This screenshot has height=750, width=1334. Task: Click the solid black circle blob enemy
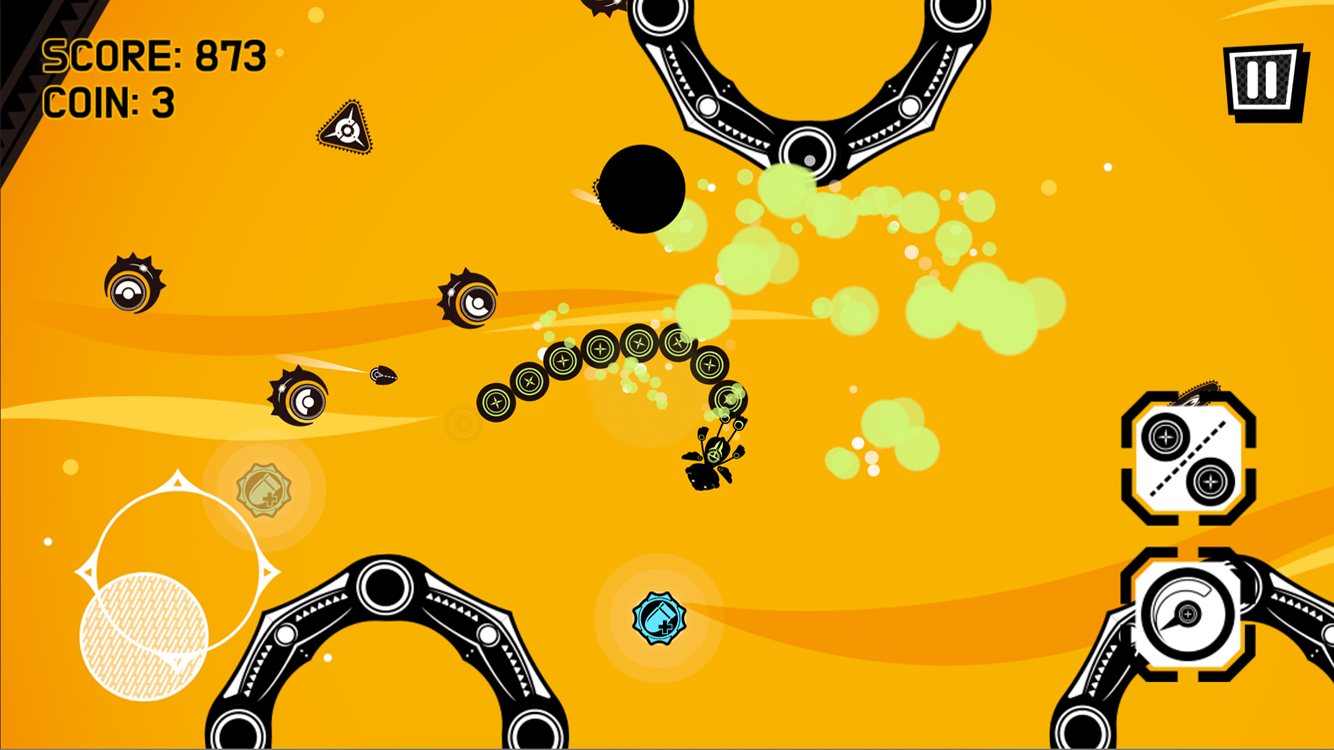[x=644, y=190]
